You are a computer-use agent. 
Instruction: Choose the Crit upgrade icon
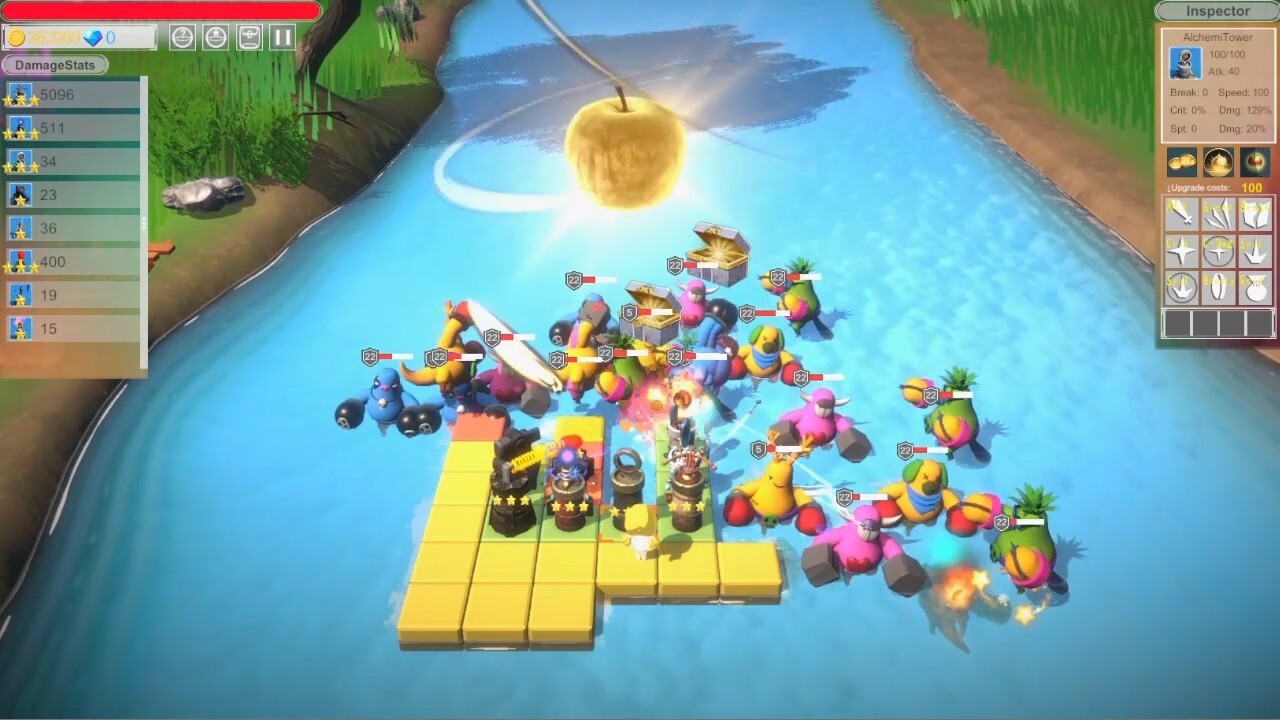pos(1180,250)
